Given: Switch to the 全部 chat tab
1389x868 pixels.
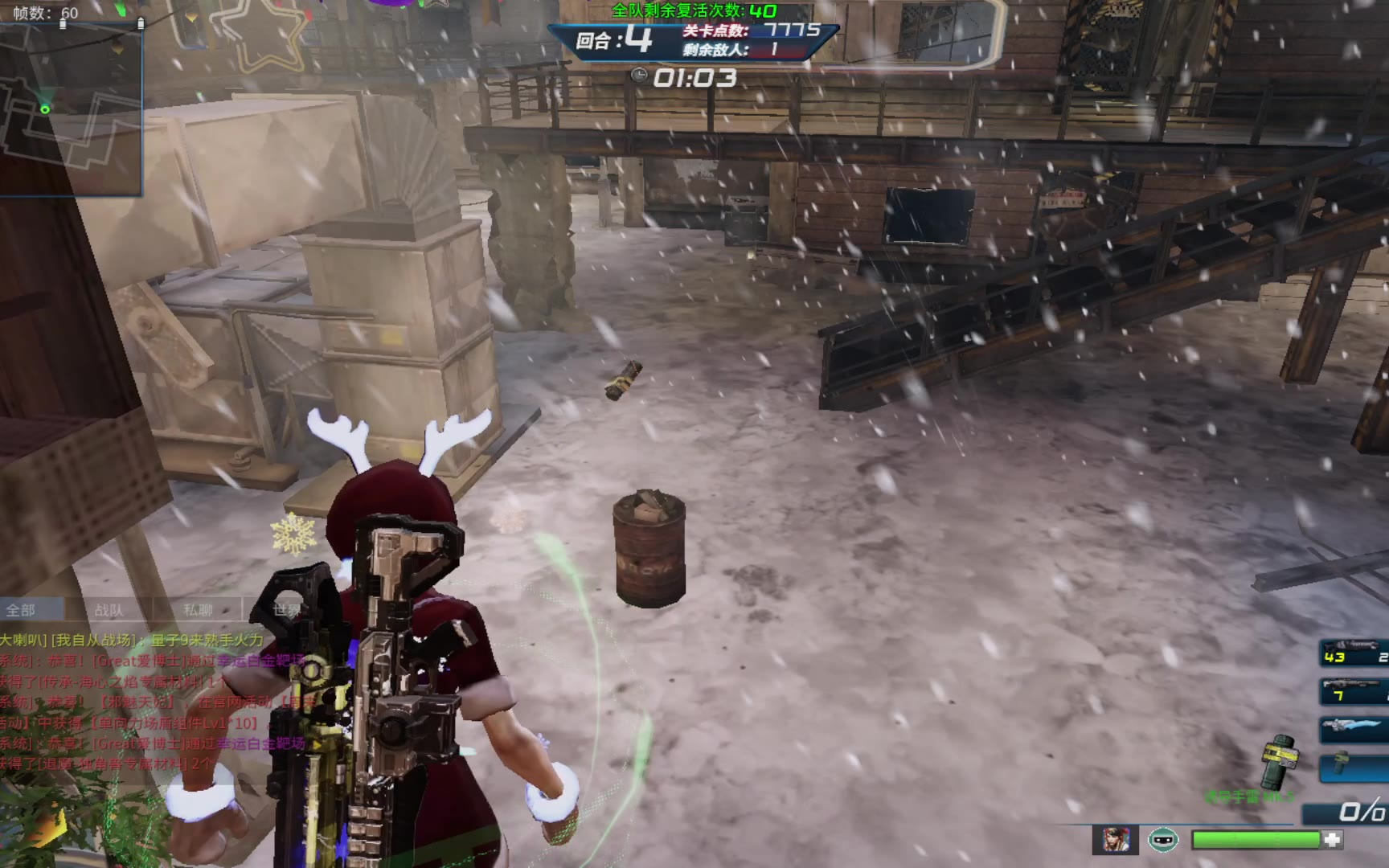Looking at the screenshot, I should coord(22,610).
